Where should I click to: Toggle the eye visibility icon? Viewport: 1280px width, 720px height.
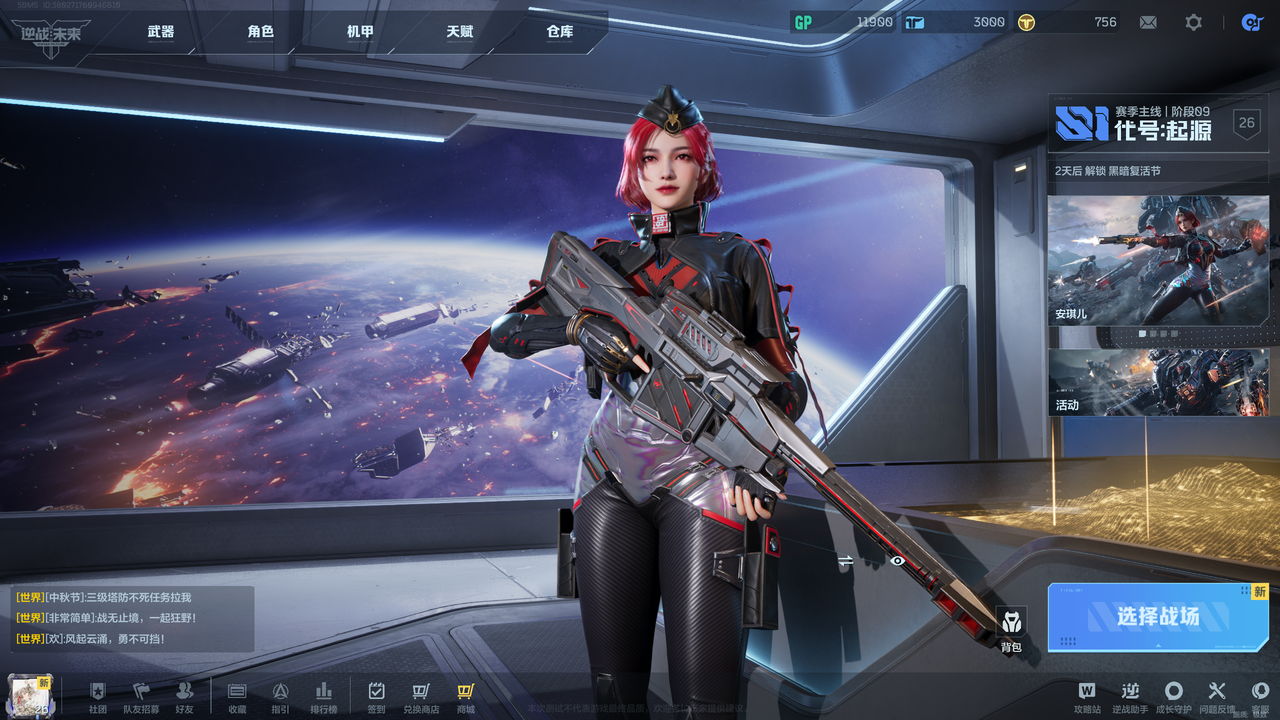(898, 561)
